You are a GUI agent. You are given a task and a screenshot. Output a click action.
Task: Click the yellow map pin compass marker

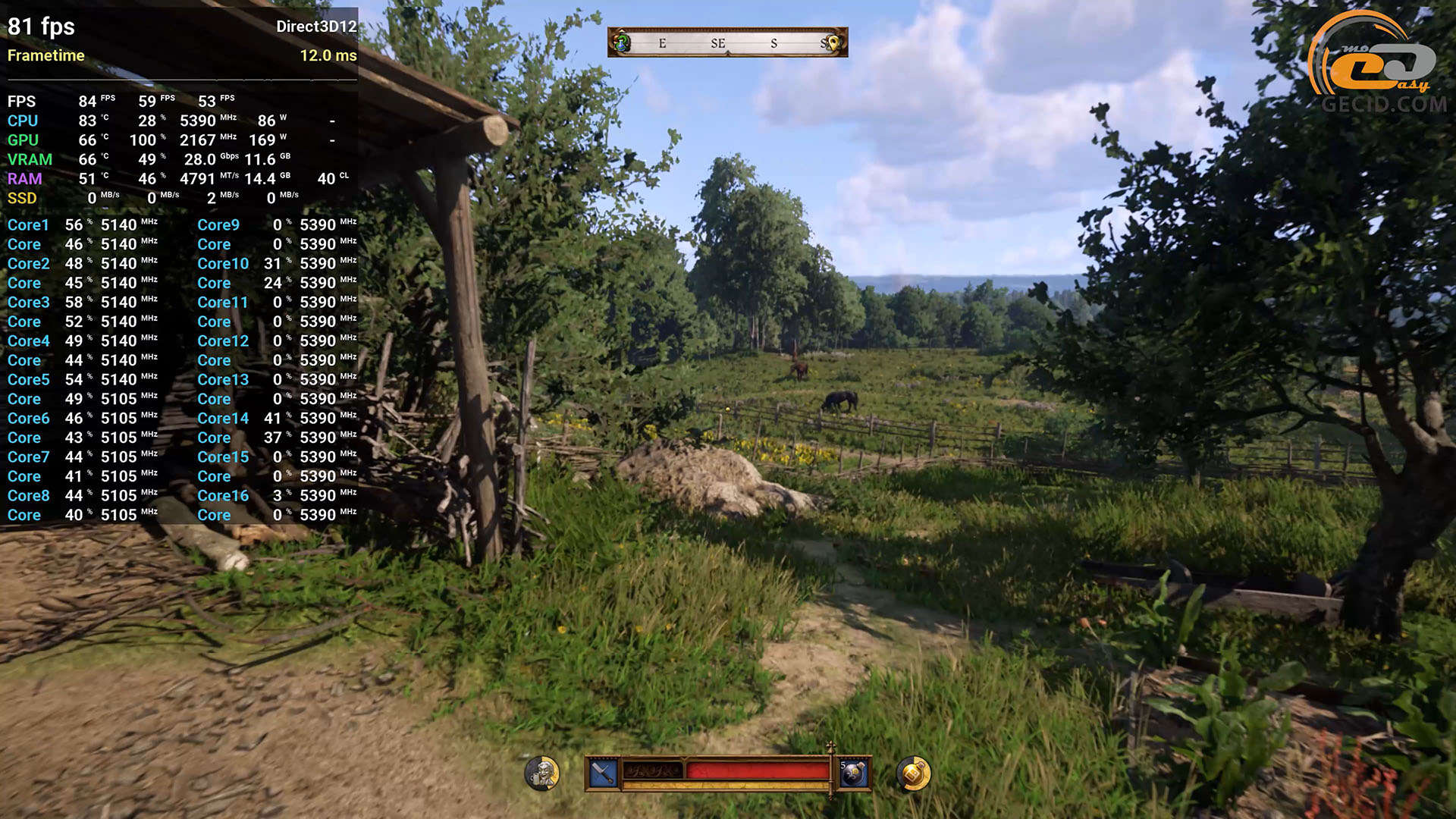tap(833, 43)
